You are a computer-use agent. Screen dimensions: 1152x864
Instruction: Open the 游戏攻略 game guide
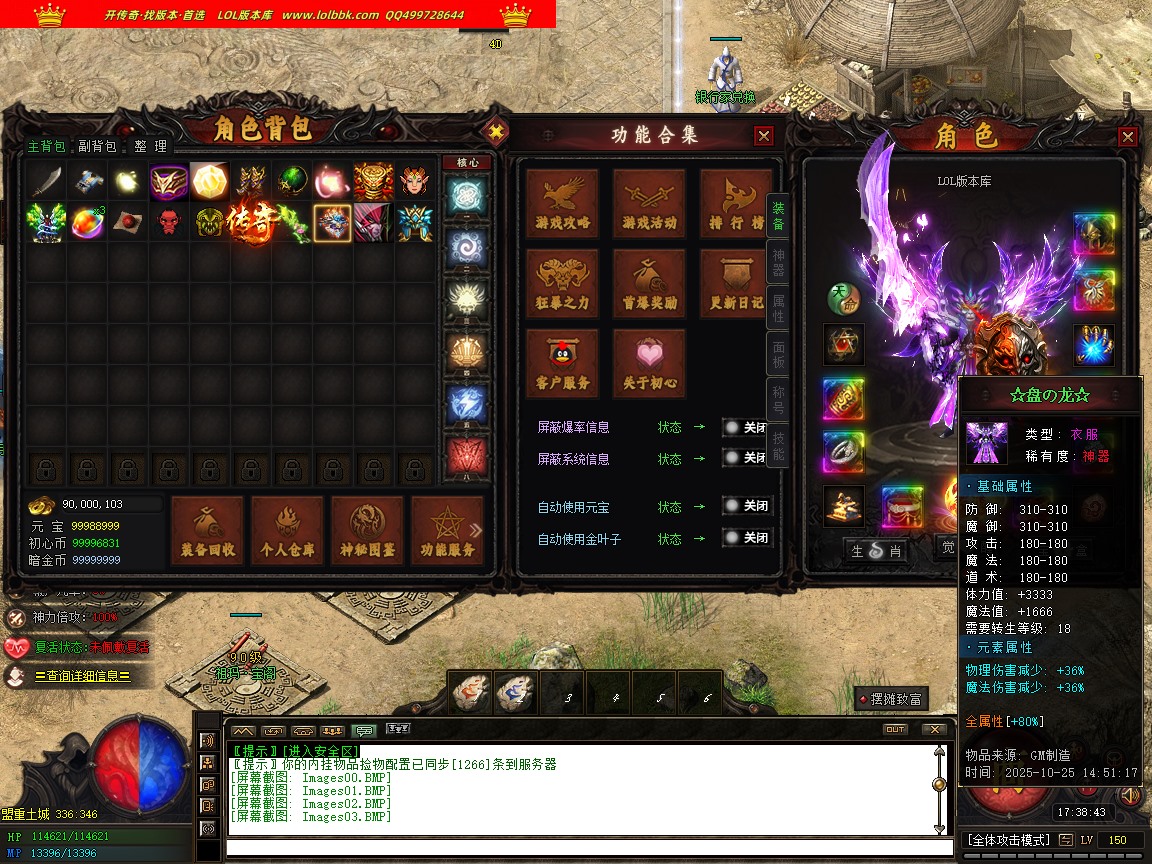(563, 203)
